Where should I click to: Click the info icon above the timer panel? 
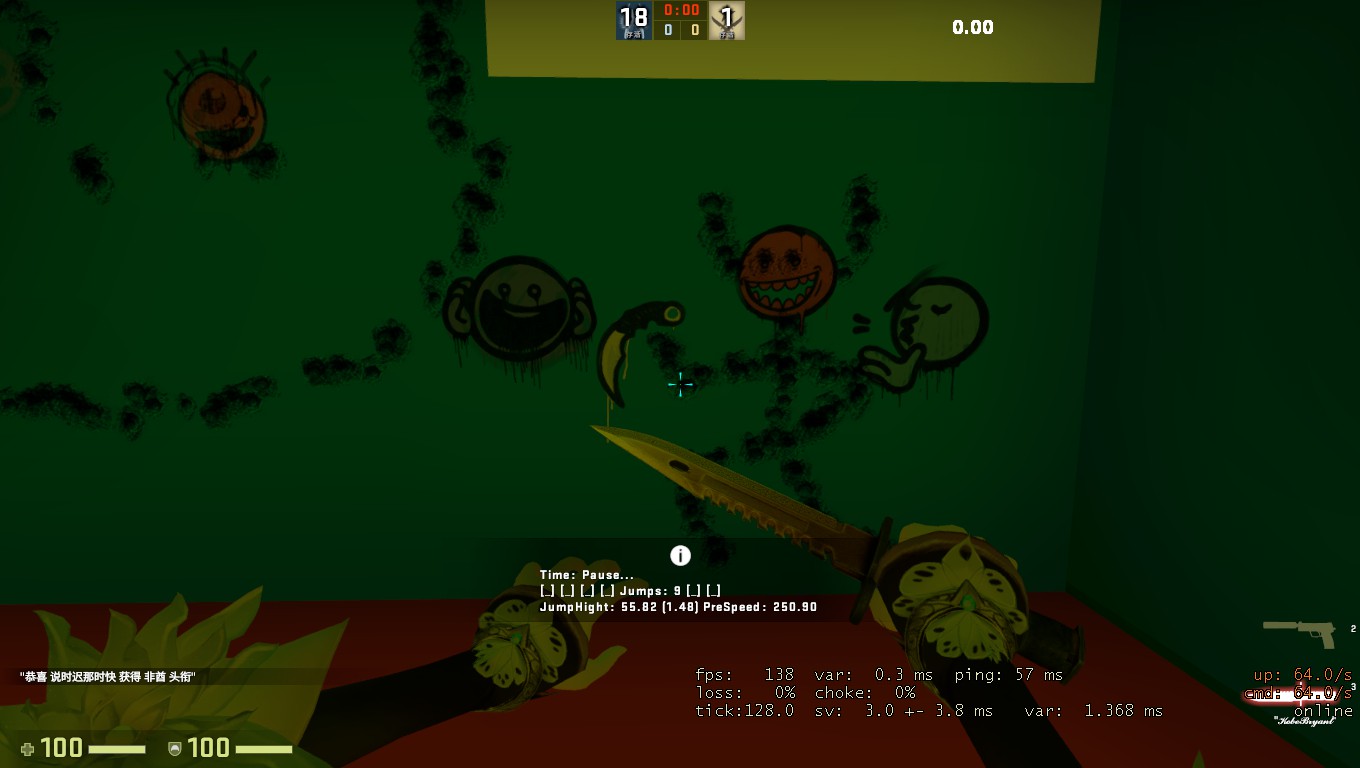679,555
